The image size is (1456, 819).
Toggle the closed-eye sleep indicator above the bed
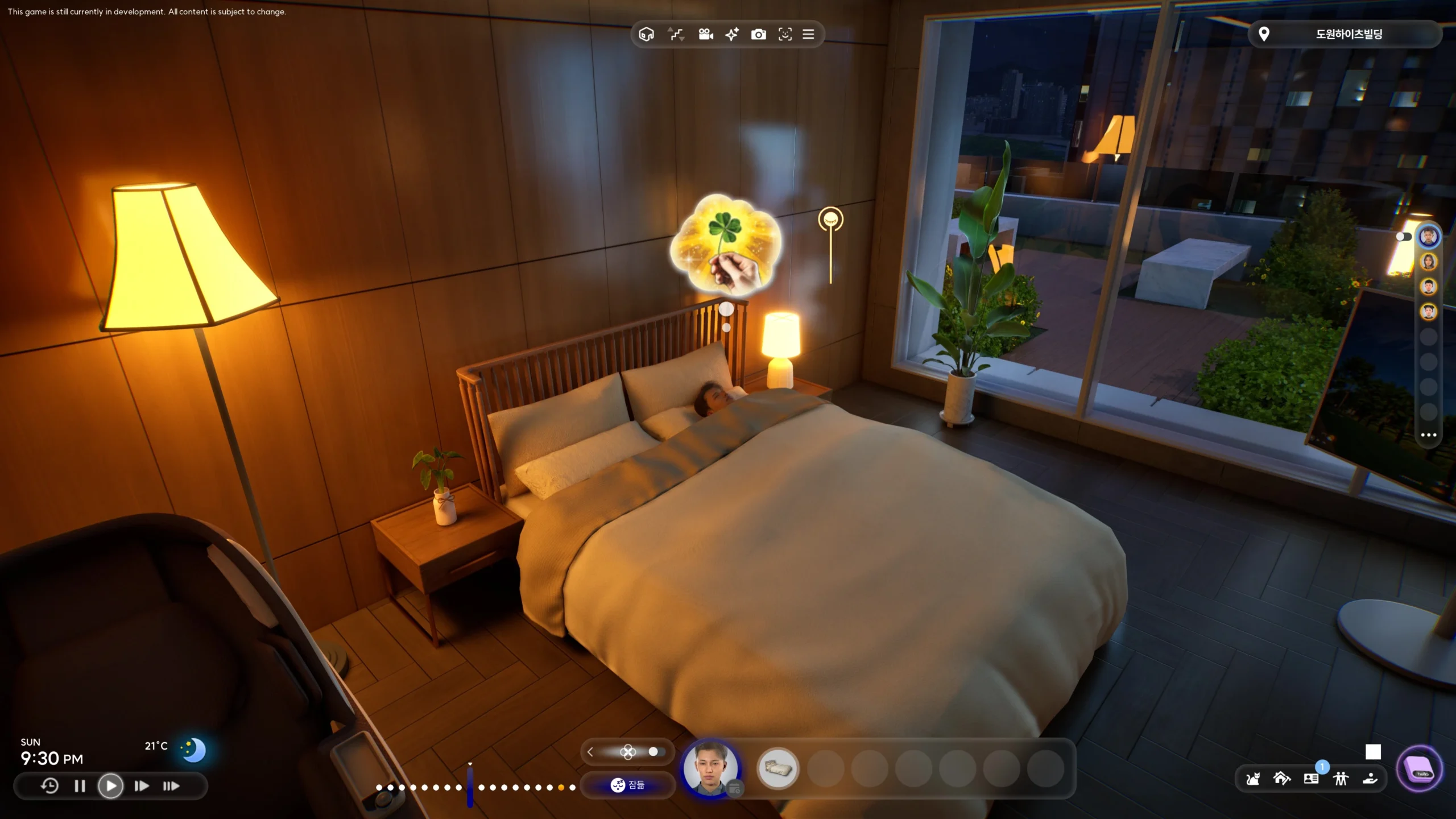pyautogui.click(x=830, y=218)
